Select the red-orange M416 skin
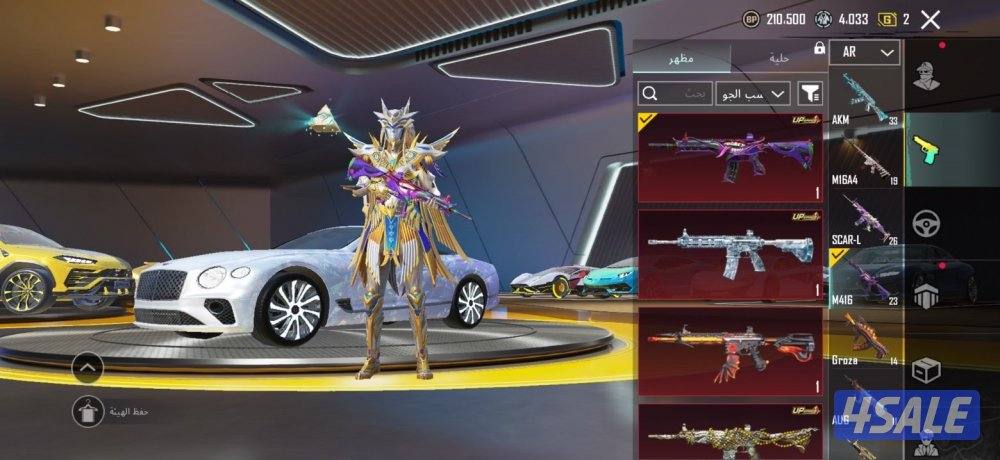Image resolution: width=1000 pixels, height=460 pixels. click(x=730, y=350)
